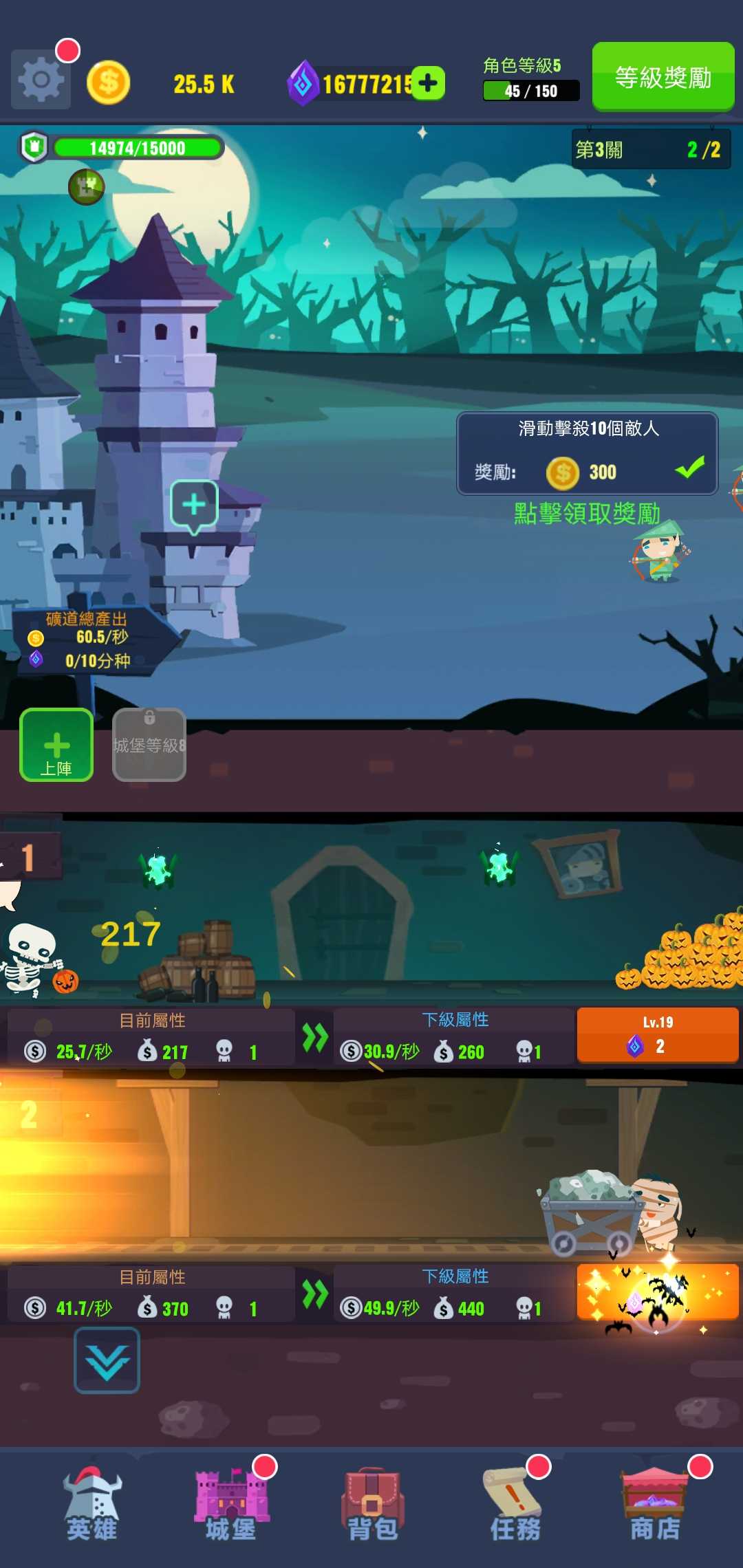
Task: Switch to the 英雄 heroes tab
Action: (92, 1506)
